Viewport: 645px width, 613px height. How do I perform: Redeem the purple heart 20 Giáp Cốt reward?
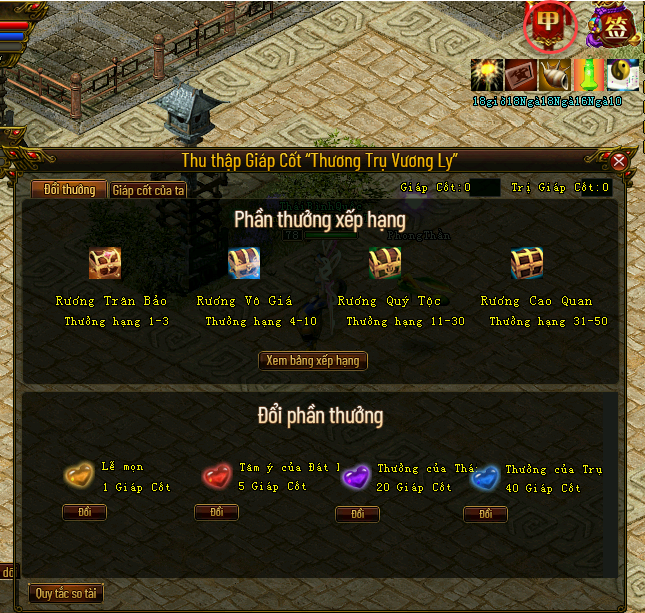click(x=357, y=514)
